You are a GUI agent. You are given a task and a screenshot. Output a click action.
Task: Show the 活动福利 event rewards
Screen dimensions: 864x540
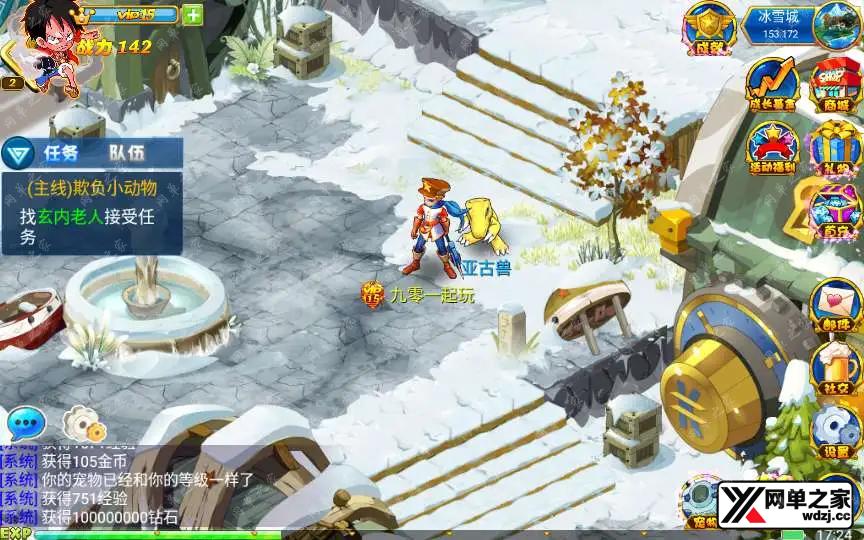click(x=771, y=149)
